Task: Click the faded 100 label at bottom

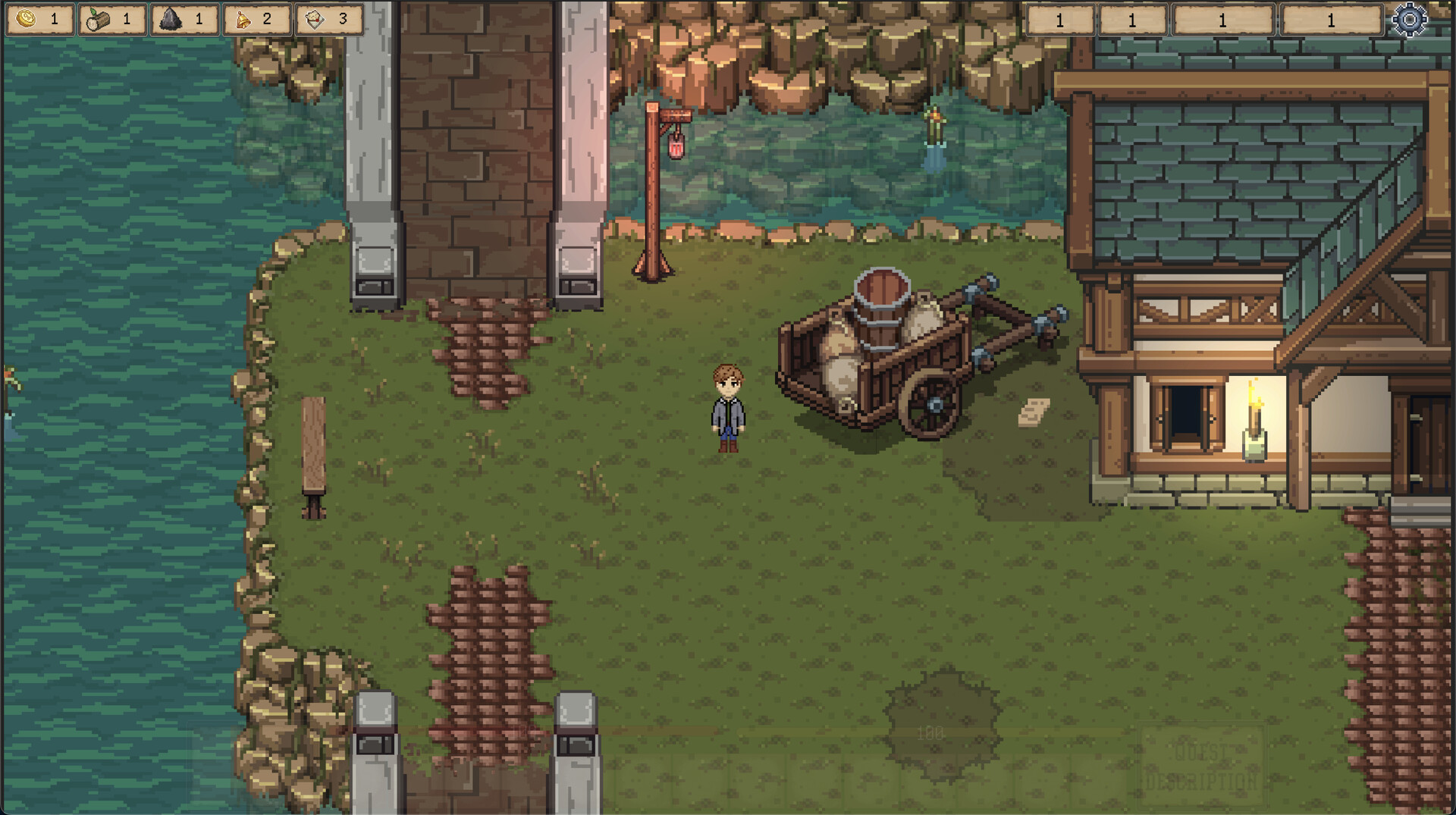Action: (x=931, y=732)
